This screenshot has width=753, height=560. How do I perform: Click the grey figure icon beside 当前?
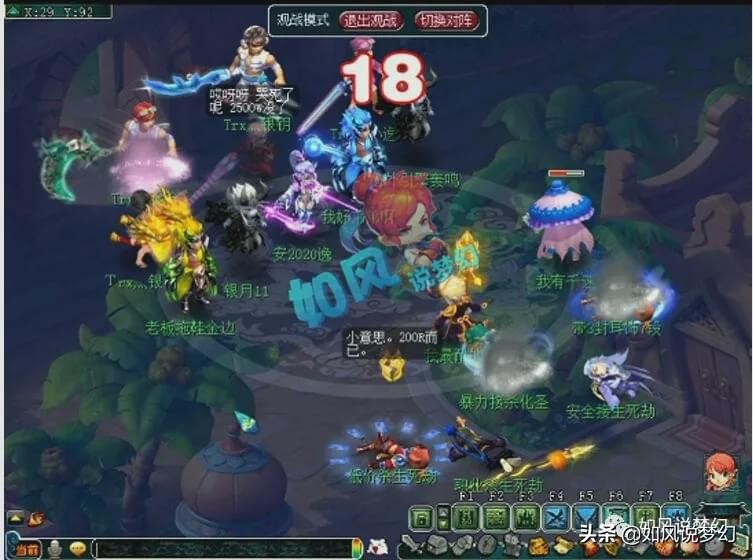(54, 549)
